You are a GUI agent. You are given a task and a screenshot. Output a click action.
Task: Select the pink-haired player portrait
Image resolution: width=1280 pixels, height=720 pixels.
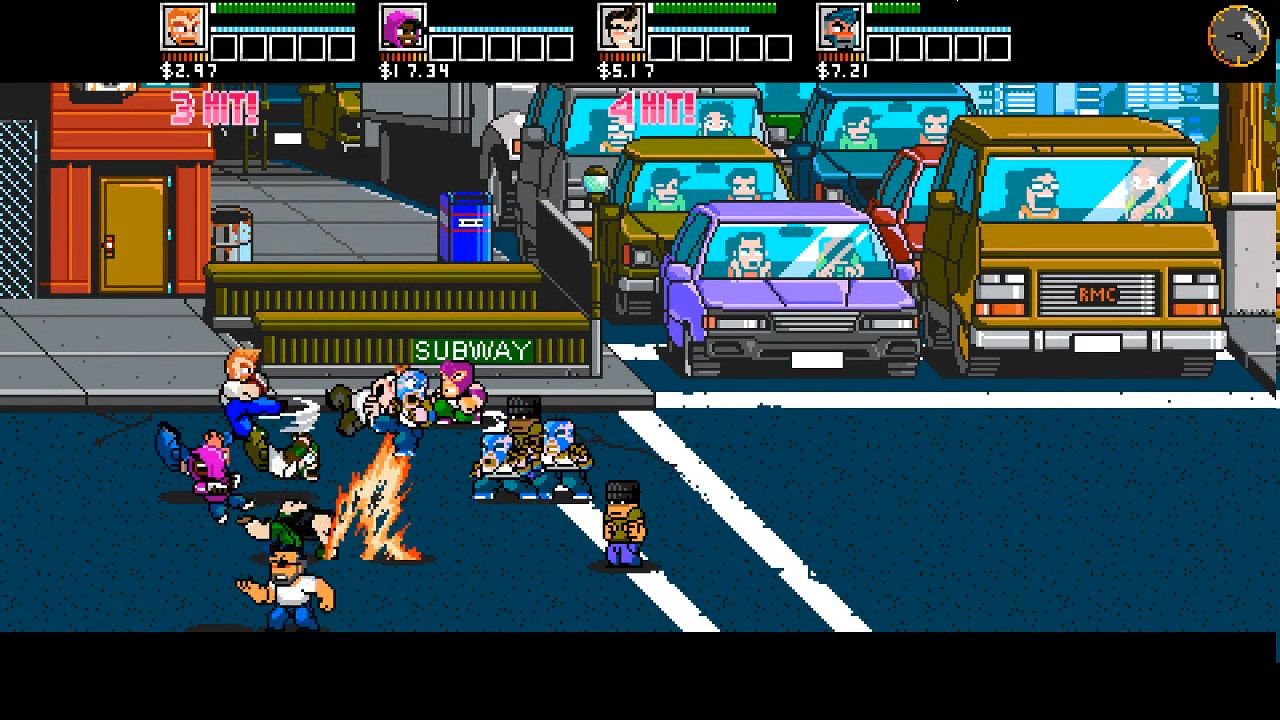[x=404, y=27]
